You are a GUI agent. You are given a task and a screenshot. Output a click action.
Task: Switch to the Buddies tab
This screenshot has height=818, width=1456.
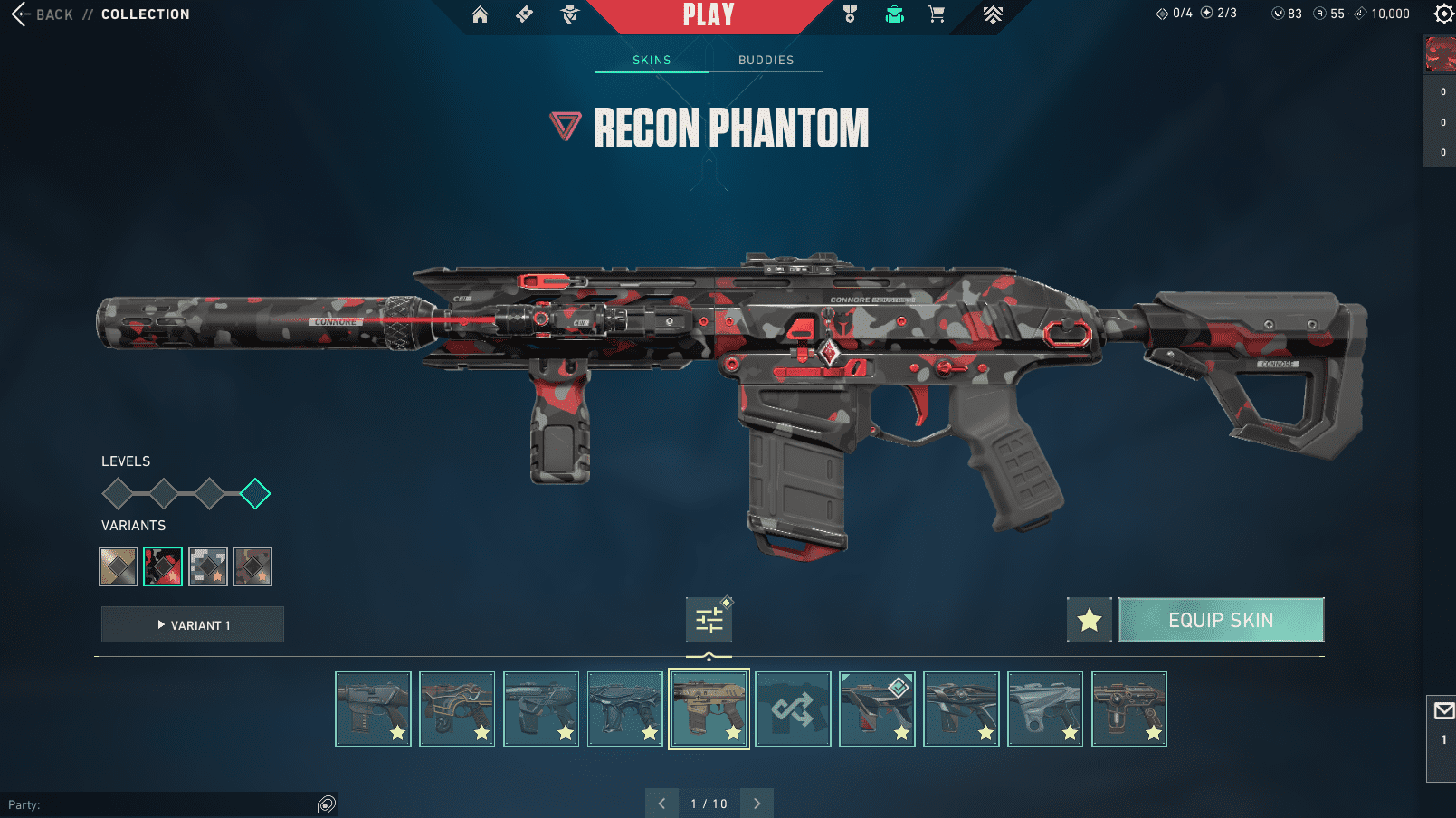(766, 60)
